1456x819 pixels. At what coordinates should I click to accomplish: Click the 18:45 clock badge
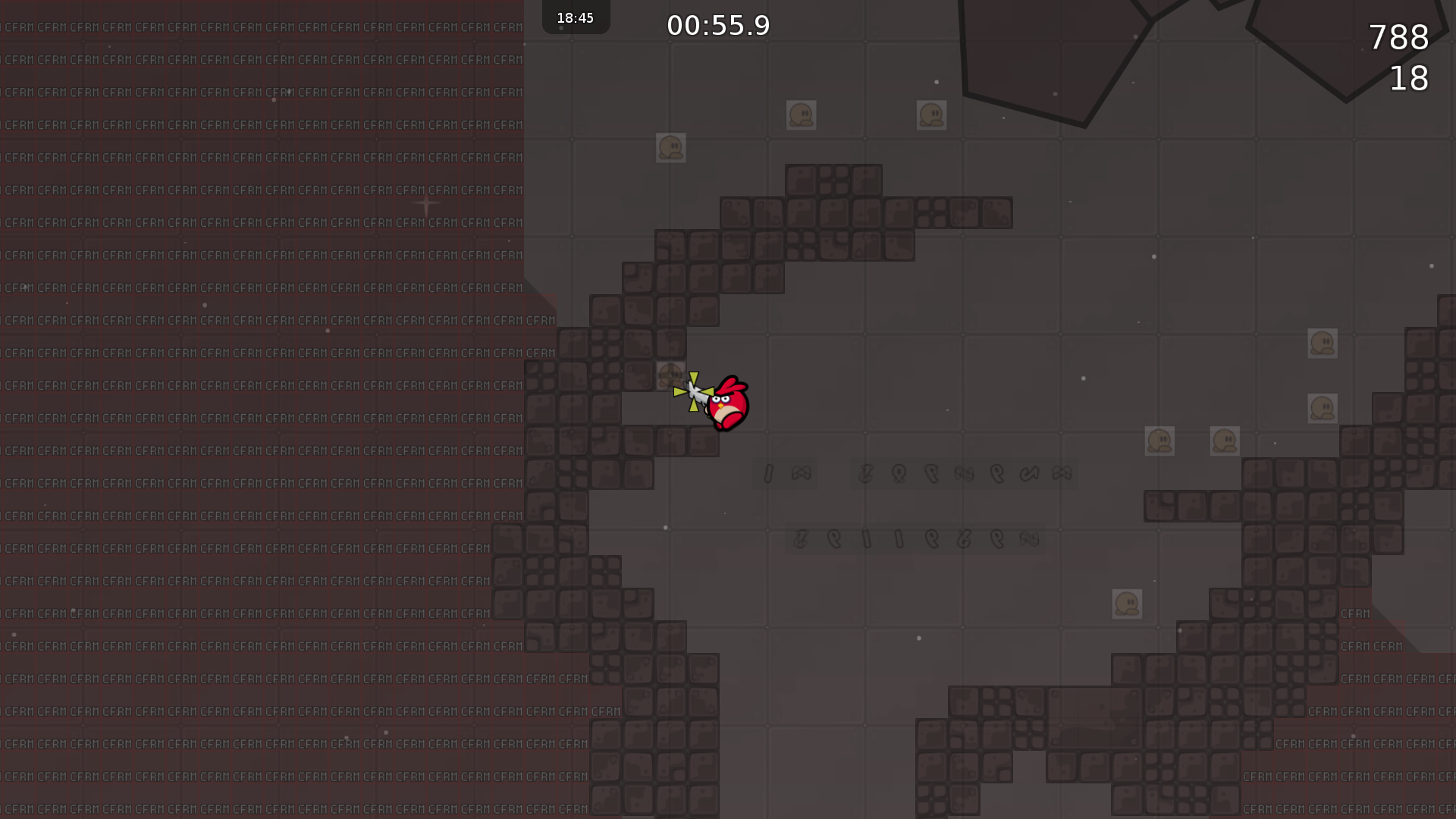pyautogui.click(x=576, y=17)
